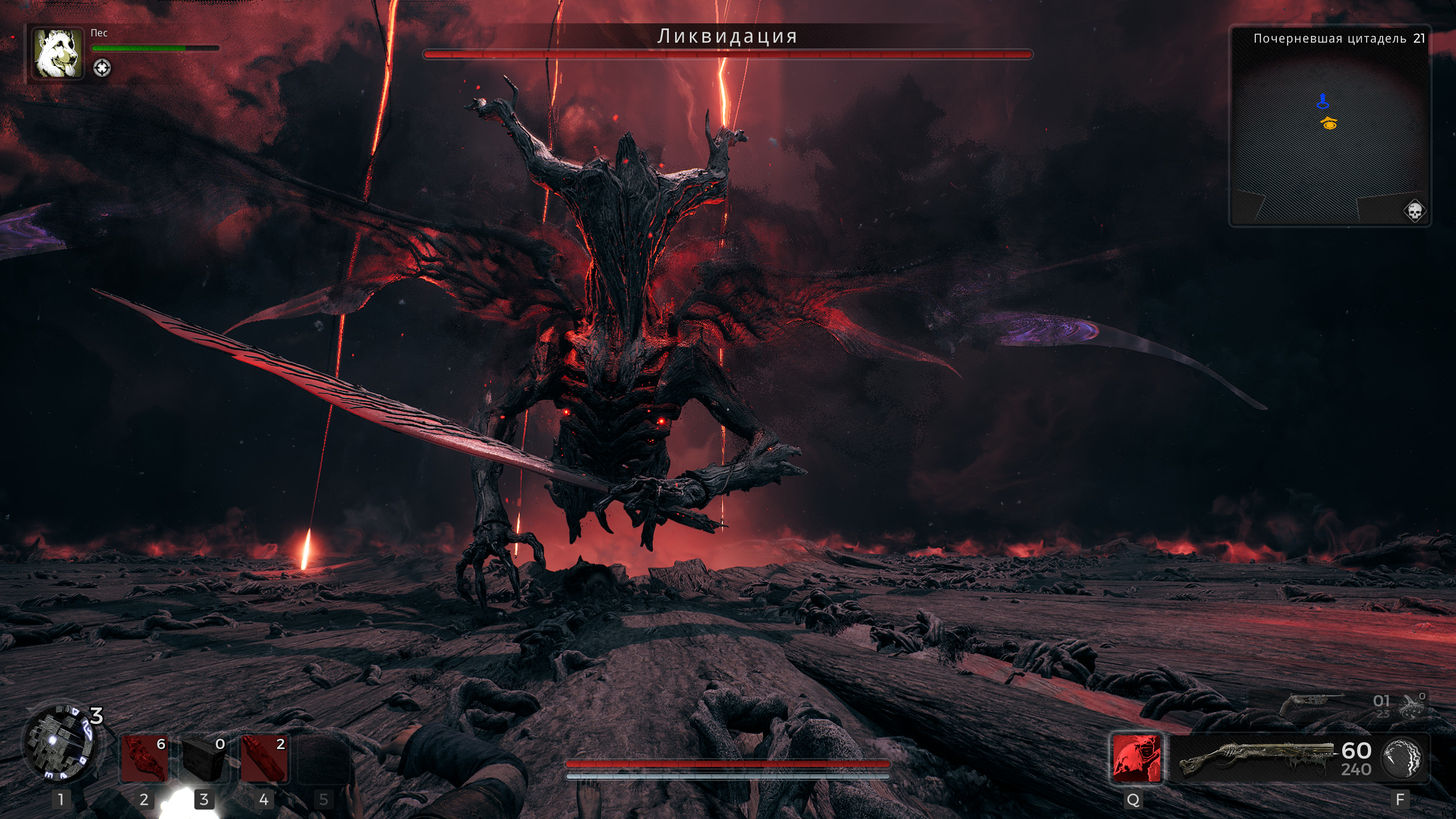Click the crosshair status icon under the dog's name
The height and width of the screenshot is (819, 1456).
point(102,68)
